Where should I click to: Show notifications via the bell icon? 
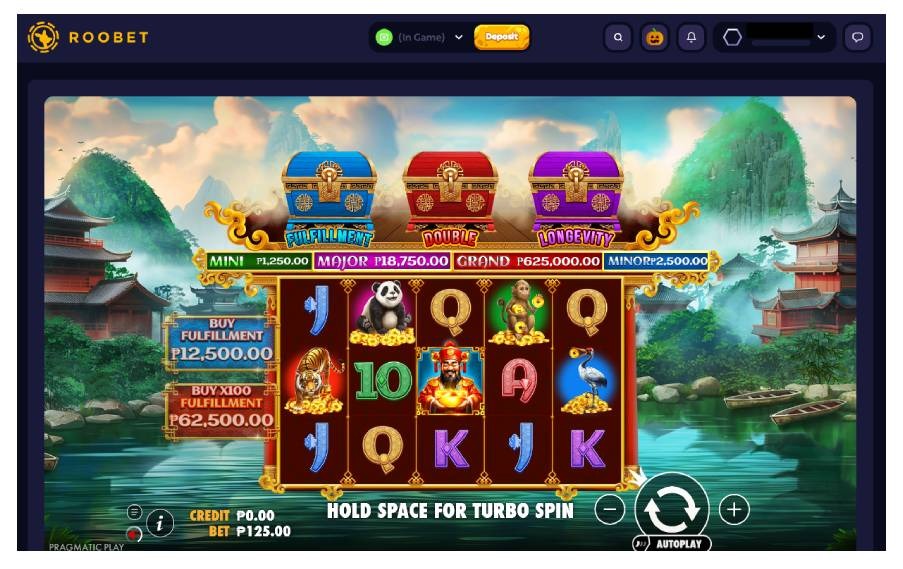tap(691, 37)
